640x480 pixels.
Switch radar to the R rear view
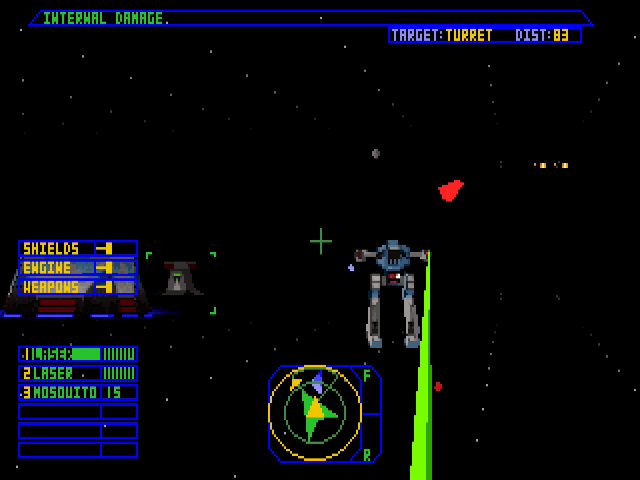click(368, 454)
